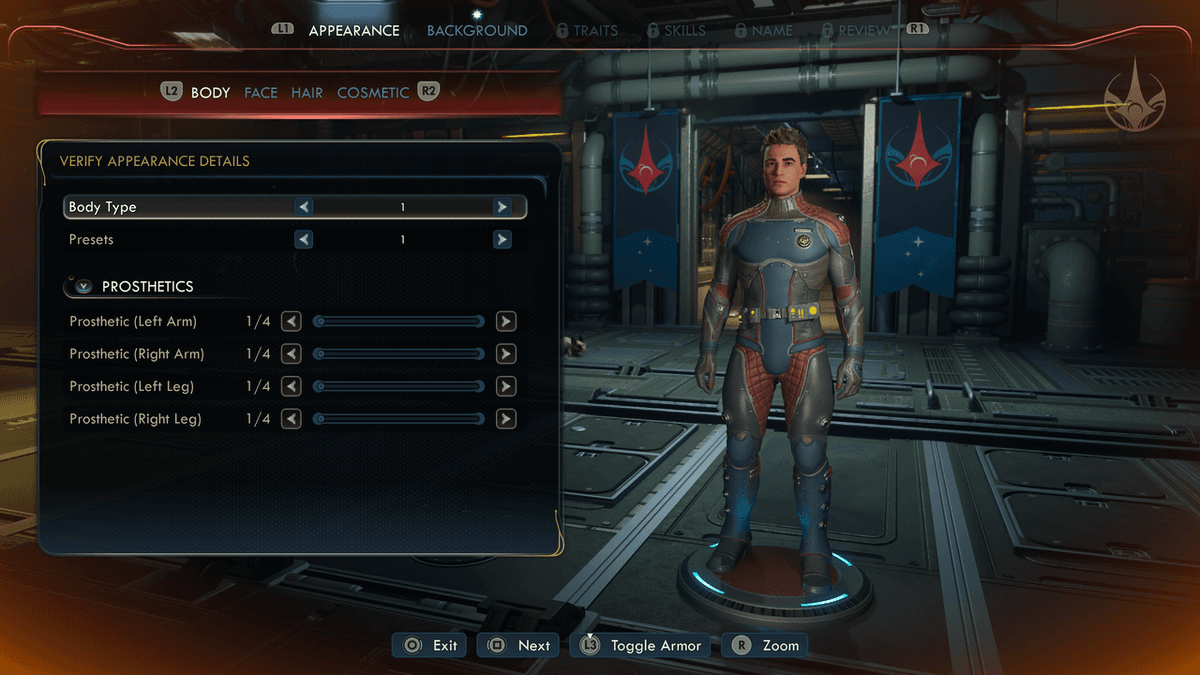The image size is (1200, 675).
Task: Switch to the Background tab
Action: coord(477,30)
